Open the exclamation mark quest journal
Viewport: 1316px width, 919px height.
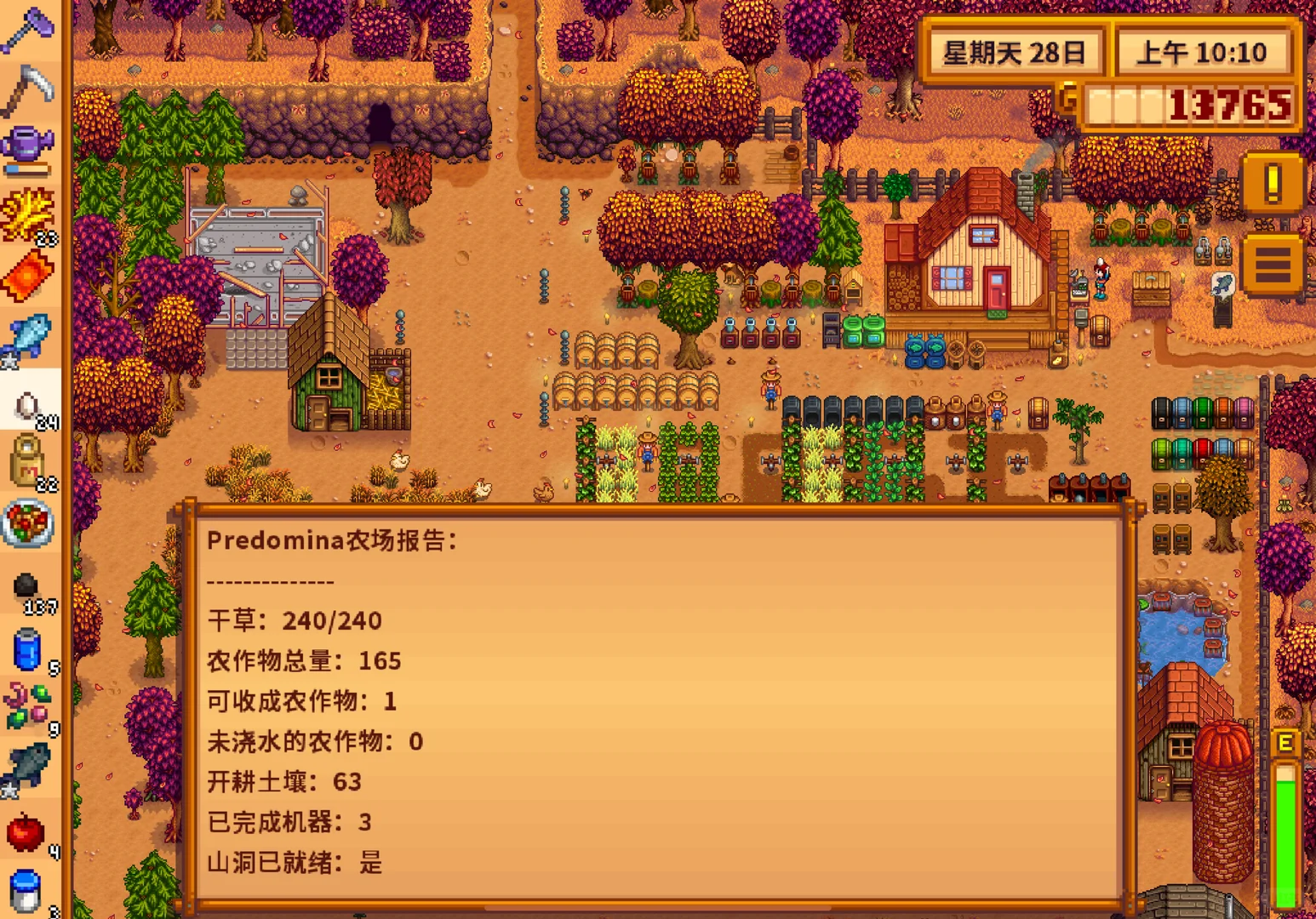(x=1272, y=183)
